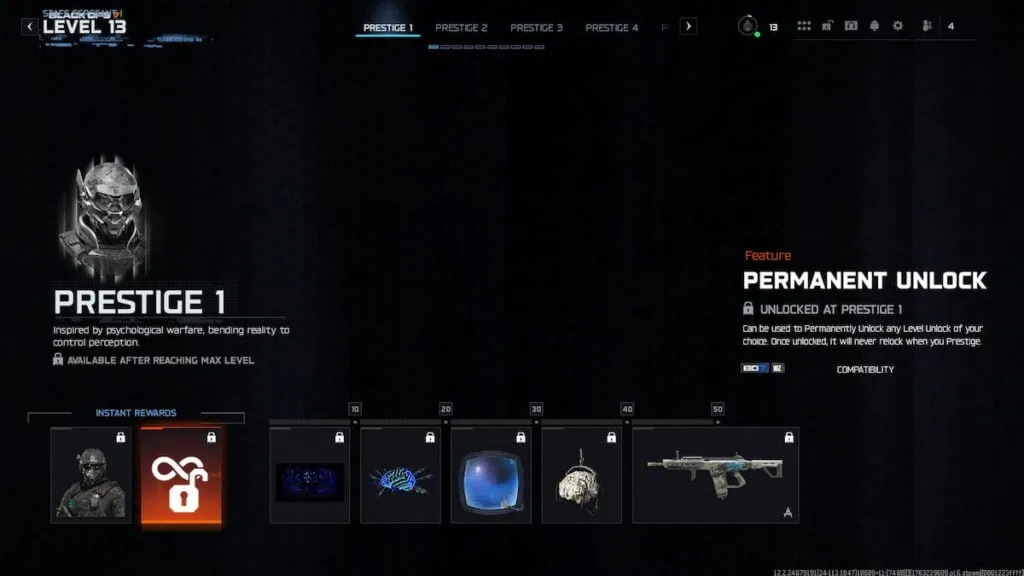The image size is (1024, 576).
Task: Click the padlock icon in top bar
Action: click(828, 27)
